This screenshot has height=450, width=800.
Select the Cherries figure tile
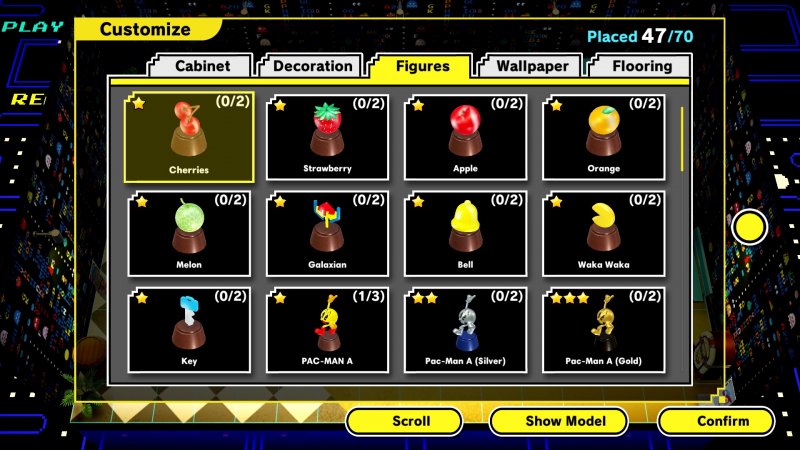[x=189, y=137]
